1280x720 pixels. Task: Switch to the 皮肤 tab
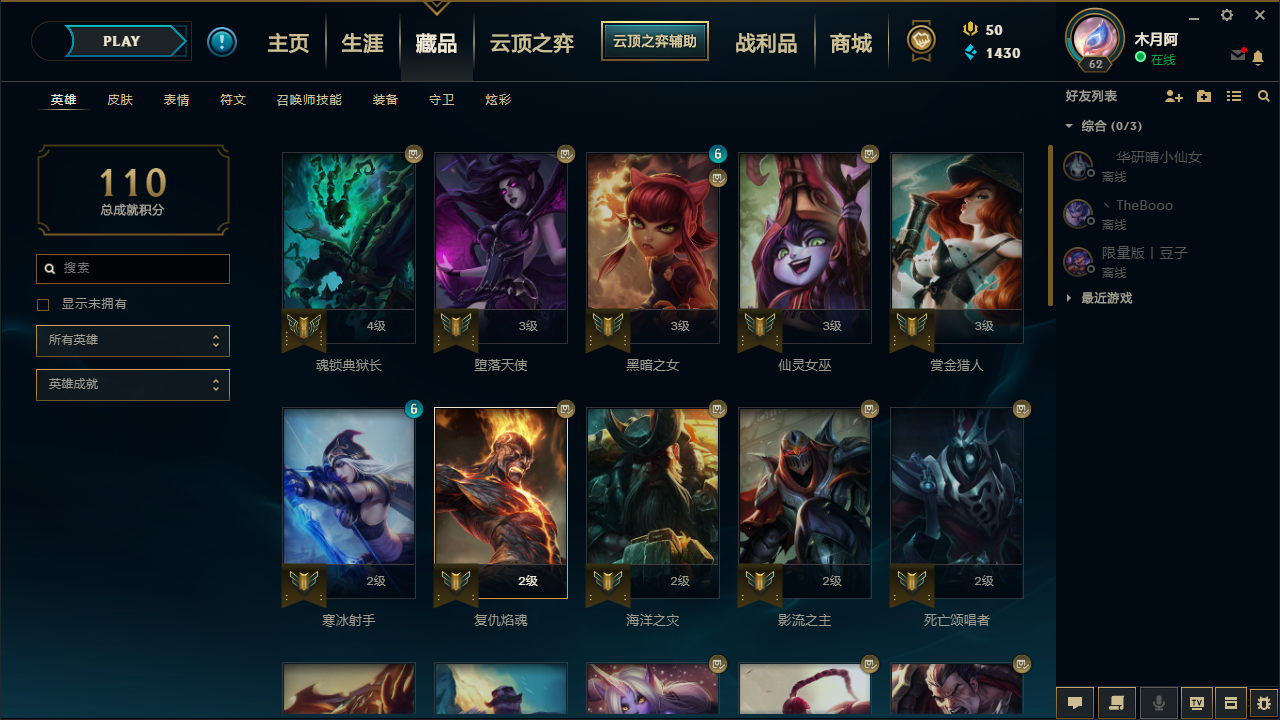point(120,99)
